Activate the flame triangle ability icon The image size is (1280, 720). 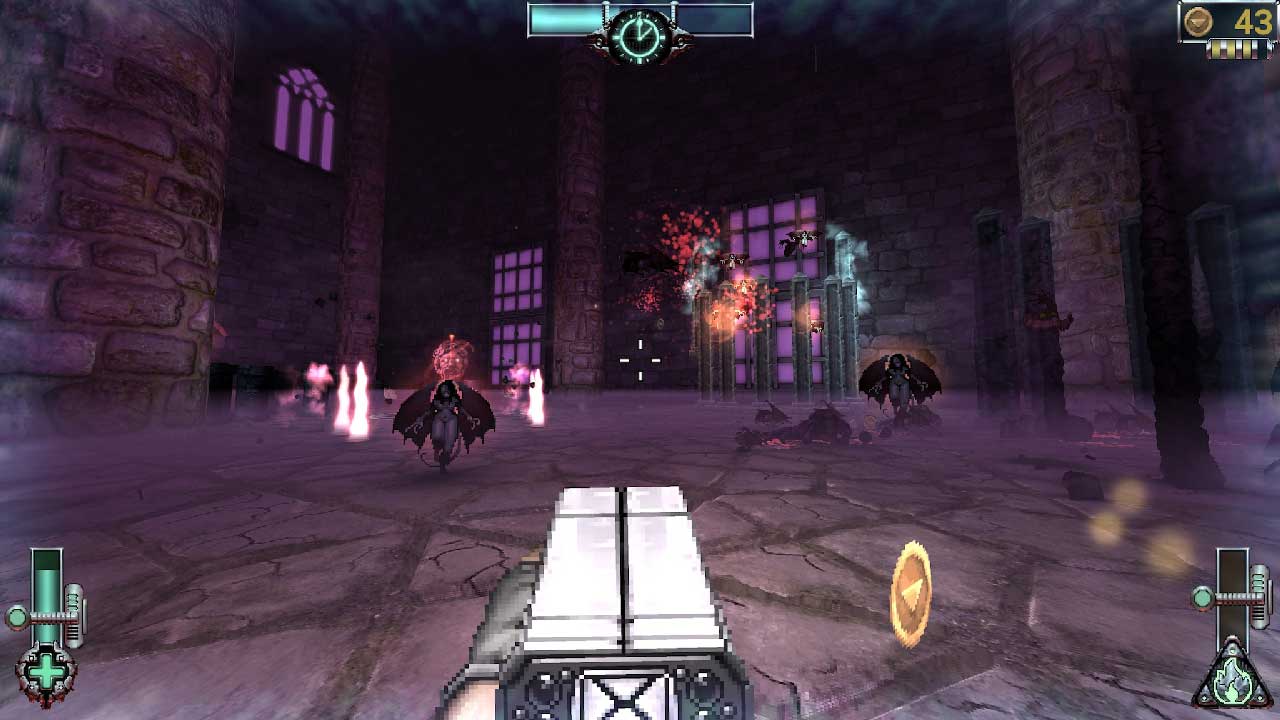[1232, 680]
